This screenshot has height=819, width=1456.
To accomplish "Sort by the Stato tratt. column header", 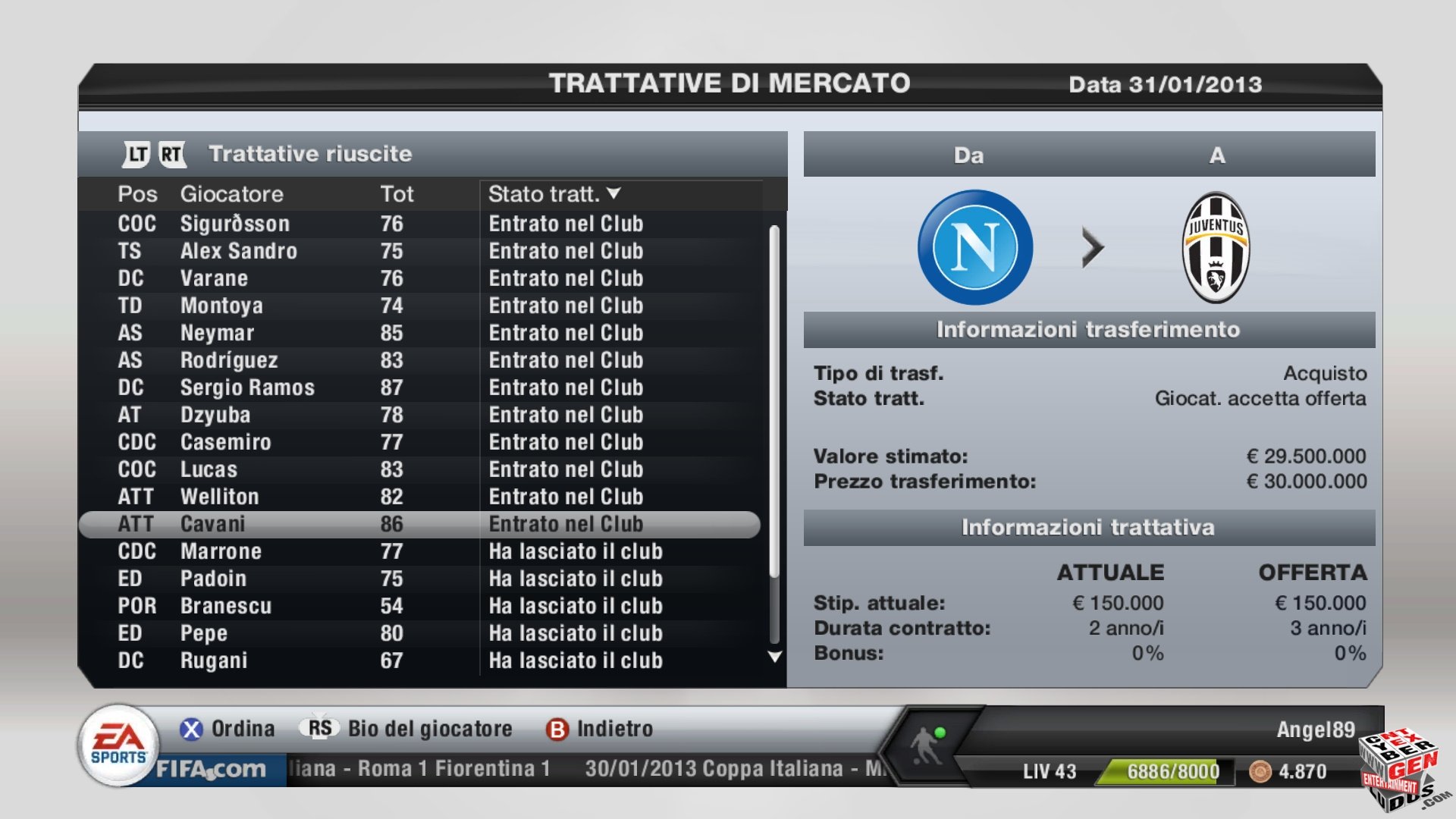I will (554, 194).
